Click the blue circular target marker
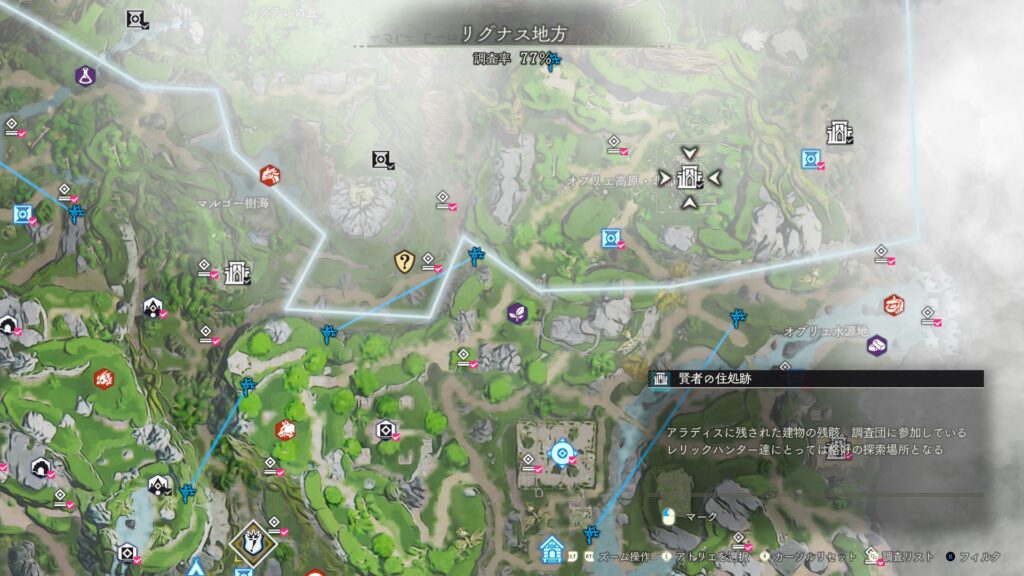This screenshot has width=1024, height=576. pos(562,455)
